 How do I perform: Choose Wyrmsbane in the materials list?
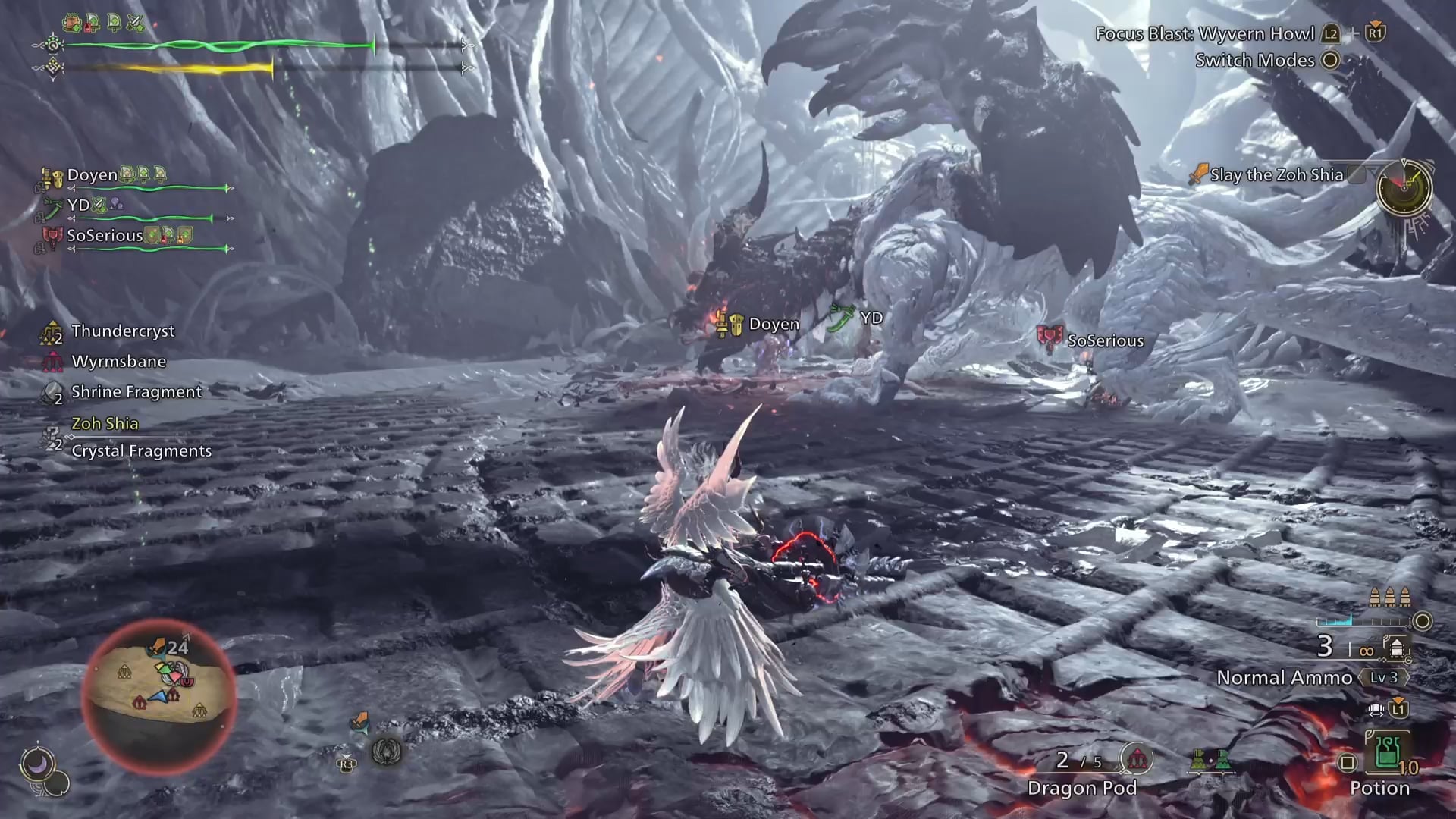pyautogui.click(x=118, y=362)
